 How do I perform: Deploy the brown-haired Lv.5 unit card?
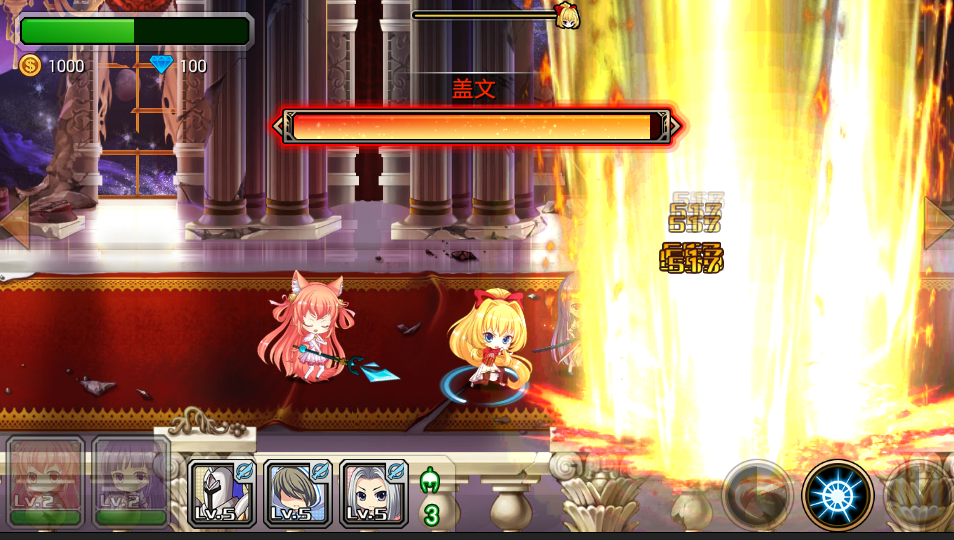[x=298, y=493]
